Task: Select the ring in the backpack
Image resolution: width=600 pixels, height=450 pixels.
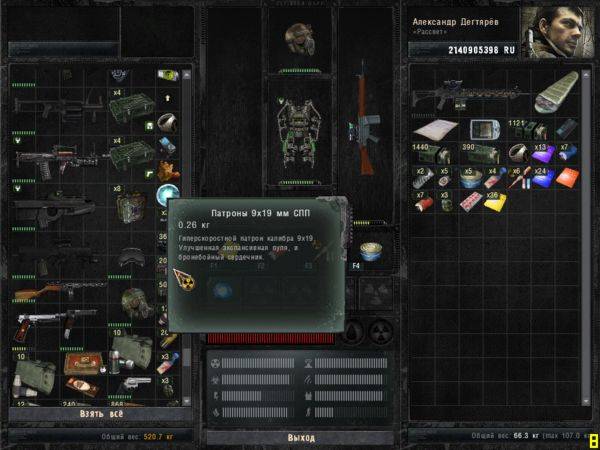Action: click(x=519, y=153)
